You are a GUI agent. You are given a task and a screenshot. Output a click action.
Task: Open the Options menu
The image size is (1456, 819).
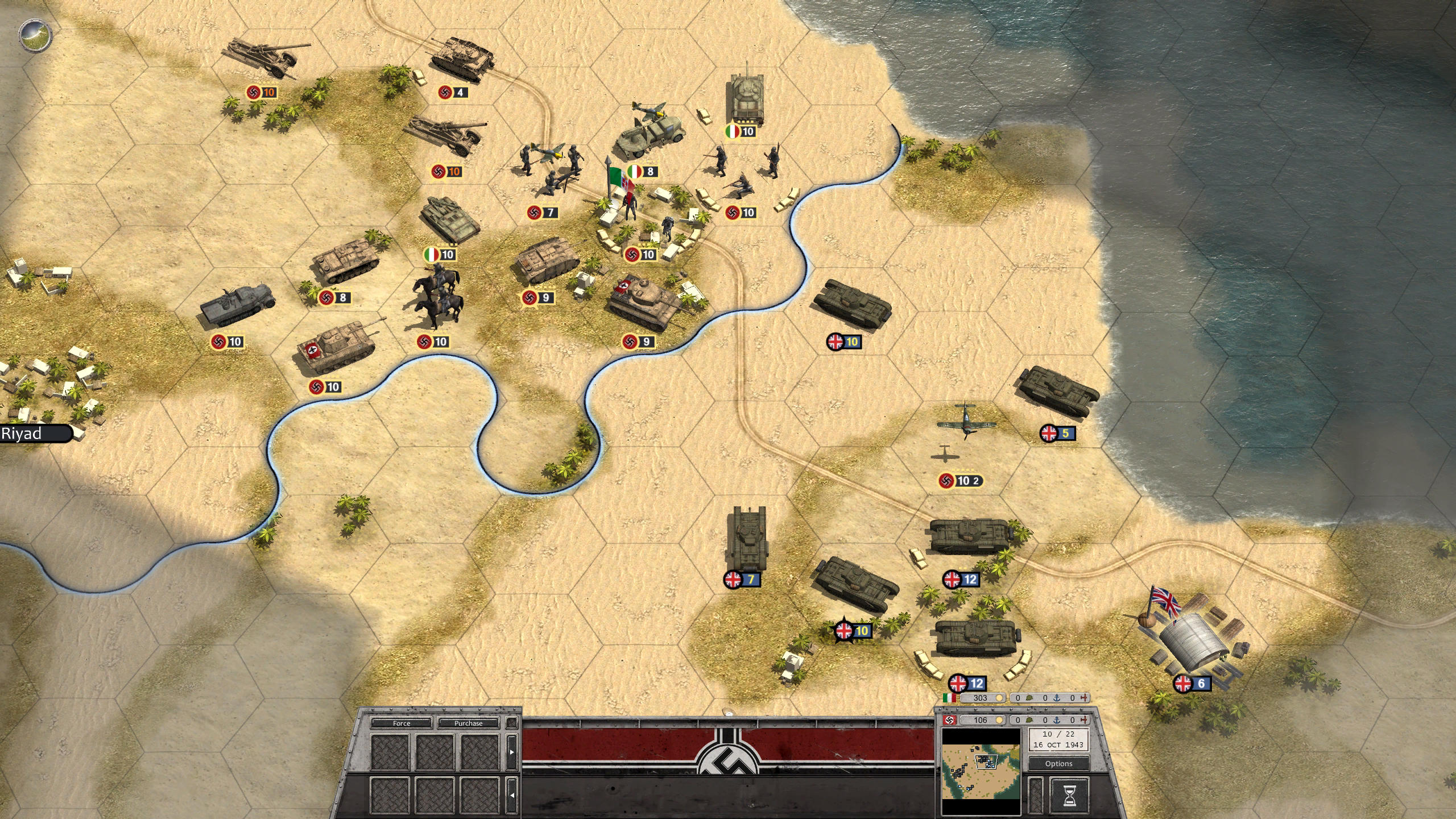tap(1060, 764)
